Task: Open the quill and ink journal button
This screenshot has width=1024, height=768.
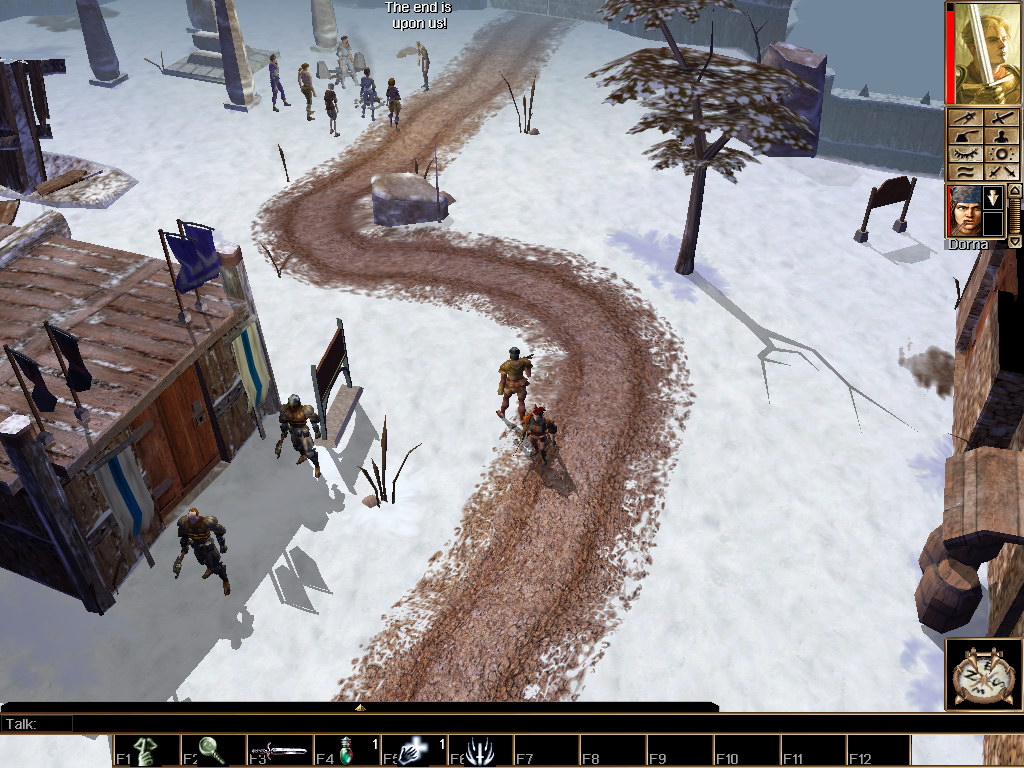Action: coord(964,137)
